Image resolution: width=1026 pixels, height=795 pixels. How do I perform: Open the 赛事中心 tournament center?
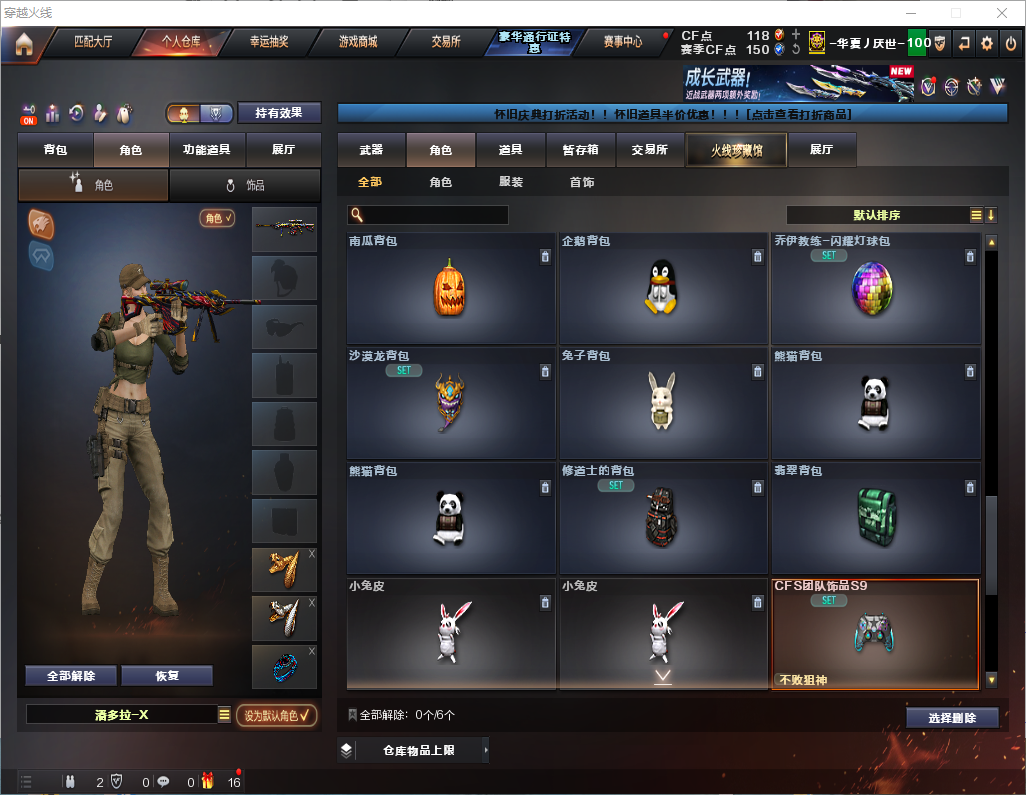coord(622,43)
